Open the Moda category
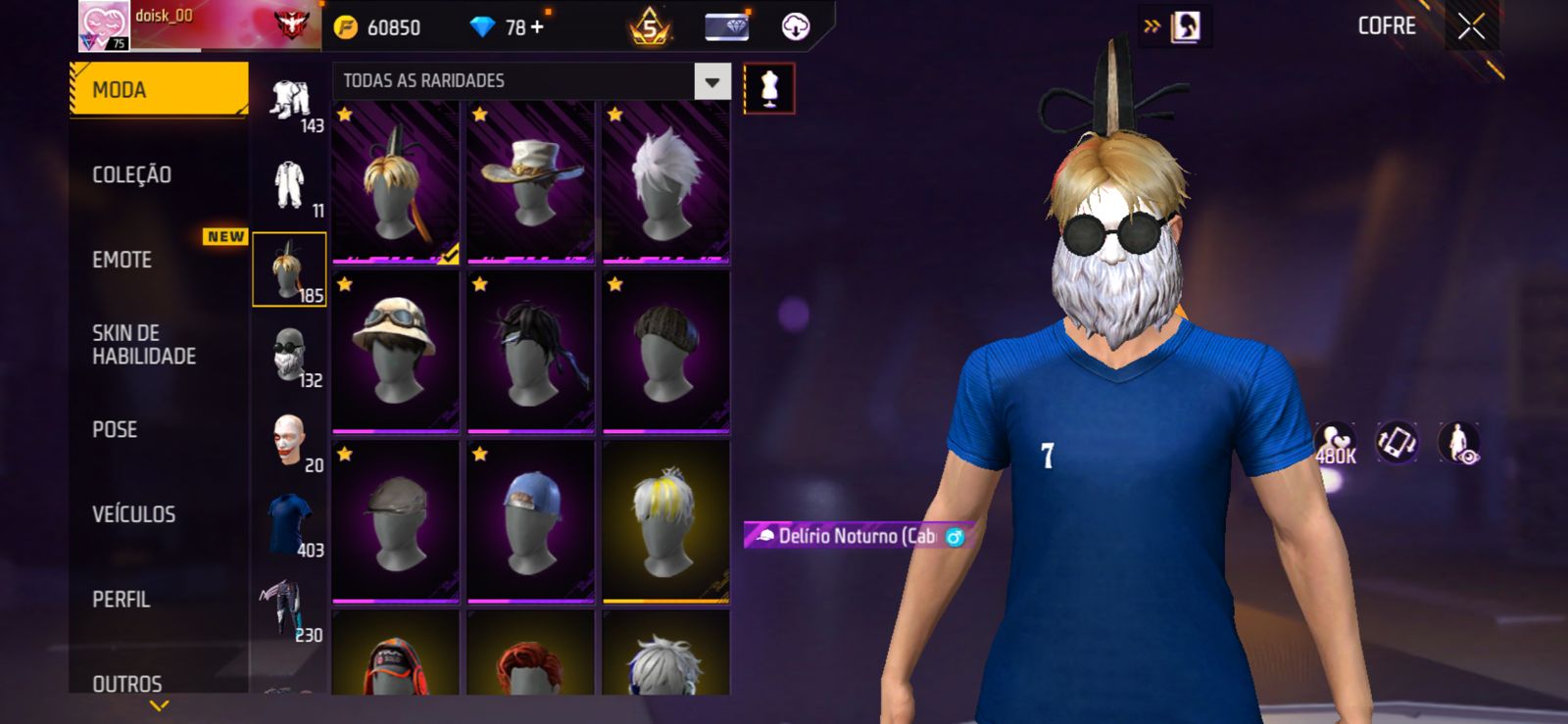The width and height of the screenshot is (1568, 724). 157,90
